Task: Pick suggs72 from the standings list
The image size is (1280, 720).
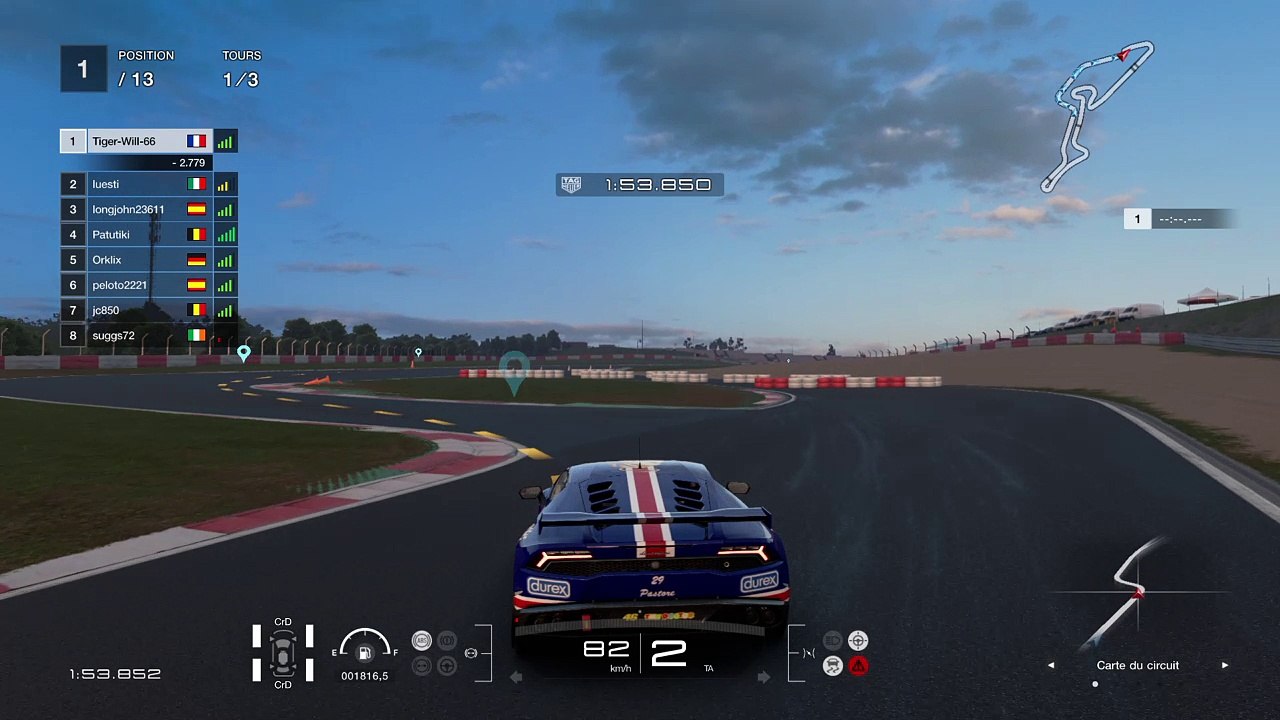Action: [135, 335]
